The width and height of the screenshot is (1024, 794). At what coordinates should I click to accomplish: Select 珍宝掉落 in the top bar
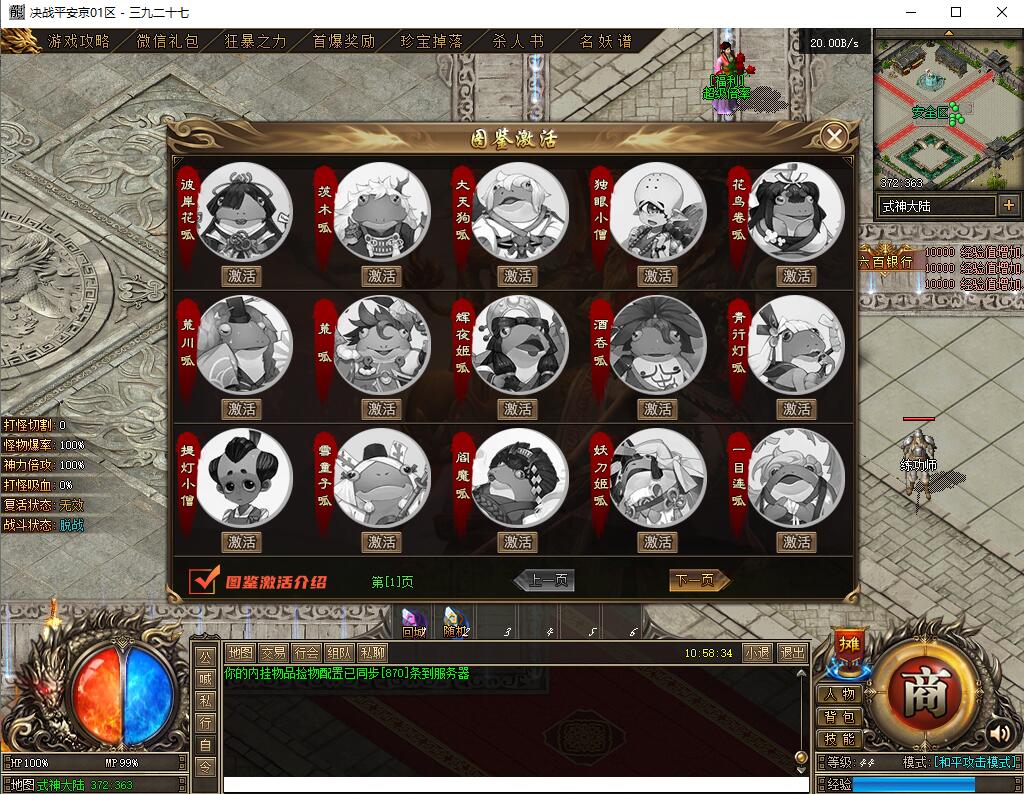pyautogui.click(x=432, y=42)
